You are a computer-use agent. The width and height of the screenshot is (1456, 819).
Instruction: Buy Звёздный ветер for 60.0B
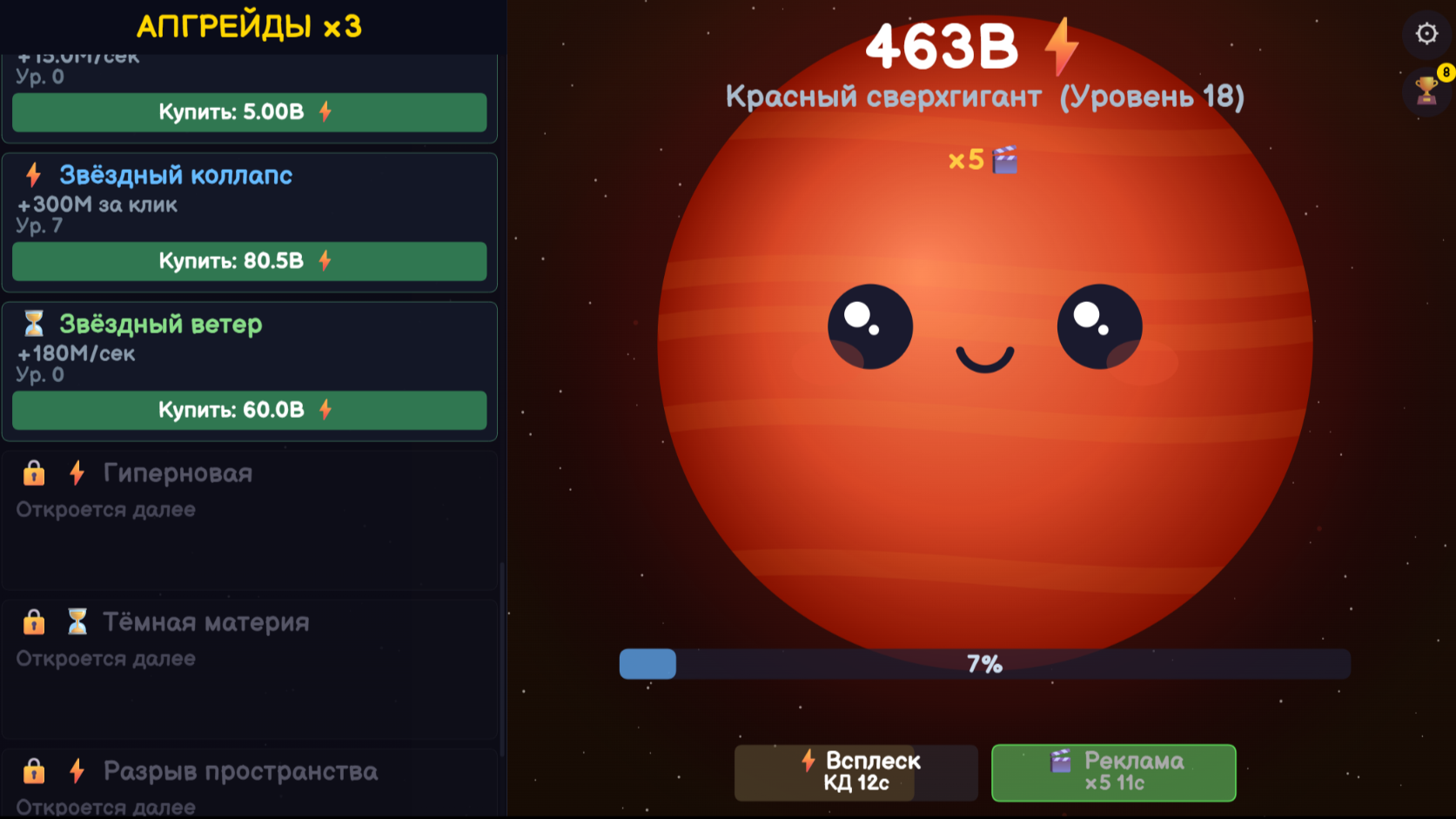(x=249, y=410)
